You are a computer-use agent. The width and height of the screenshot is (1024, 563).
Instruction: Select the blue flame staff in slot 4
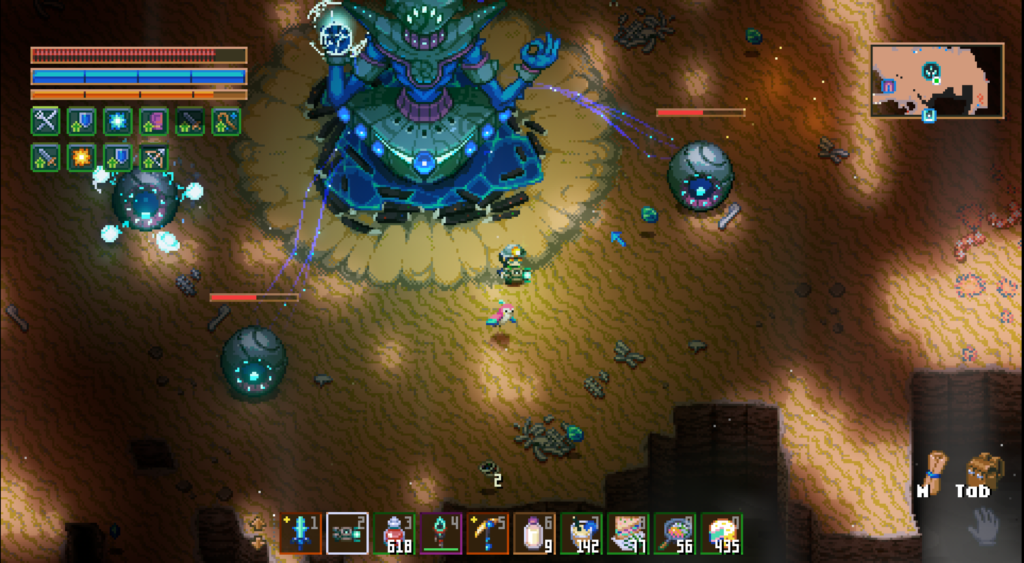pyautogui.click(x=441, y=534)
